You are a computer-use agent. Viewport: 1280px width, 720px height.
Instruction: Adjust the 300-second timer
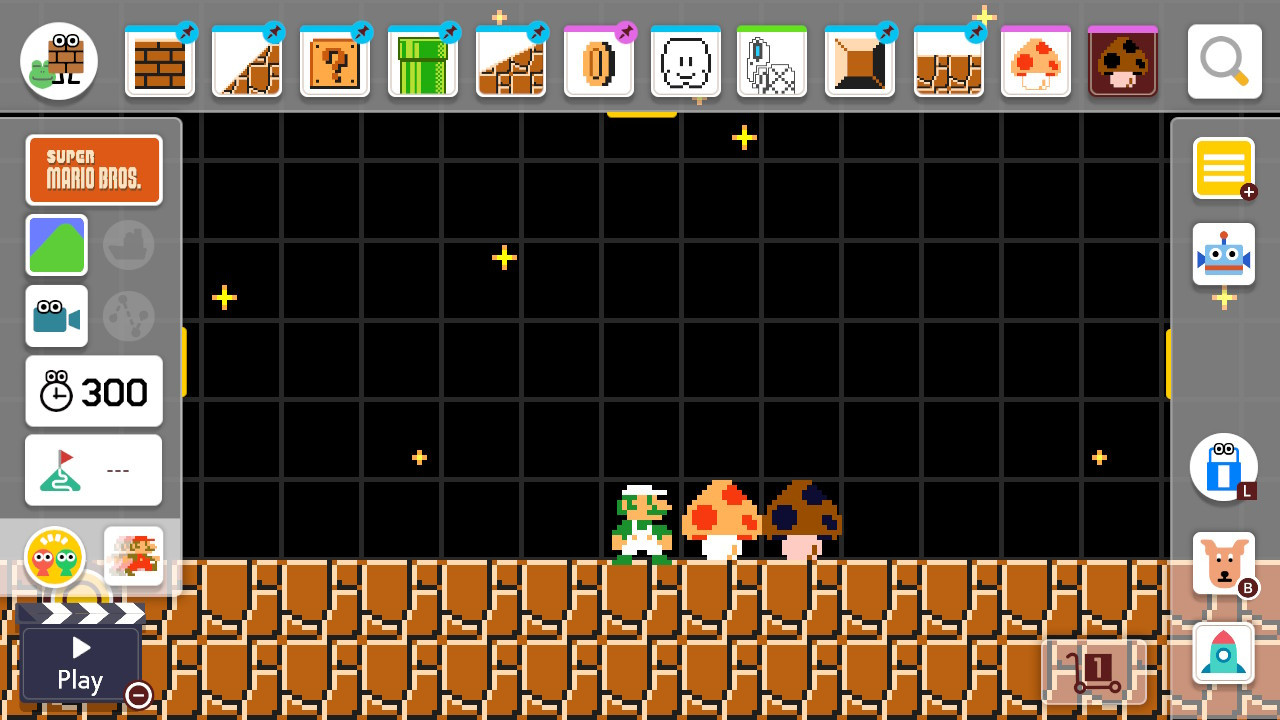[93, 391]
